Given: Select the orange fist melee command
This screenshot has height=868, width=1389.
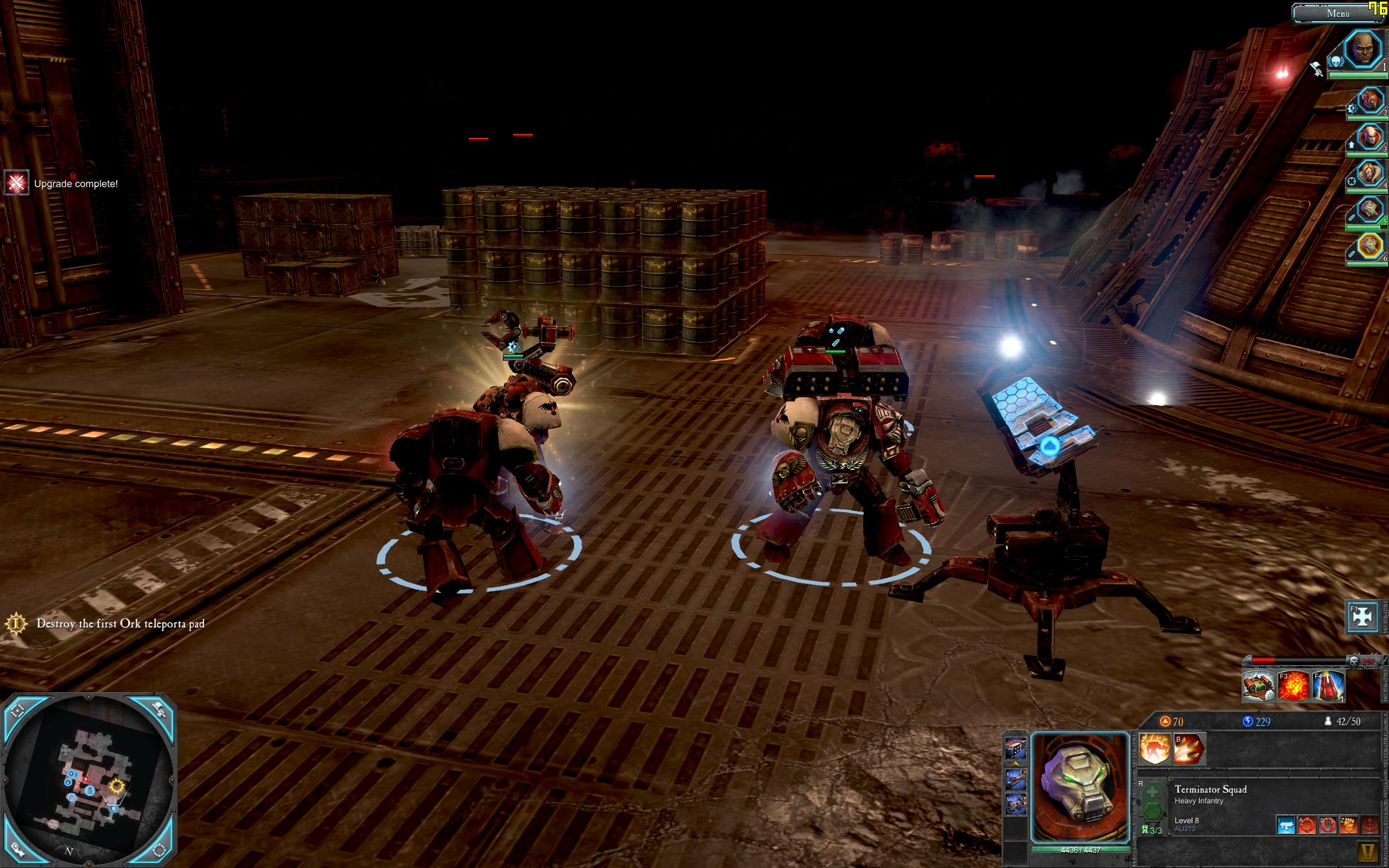Looking at the screenshot, I should click(1348, 825).
